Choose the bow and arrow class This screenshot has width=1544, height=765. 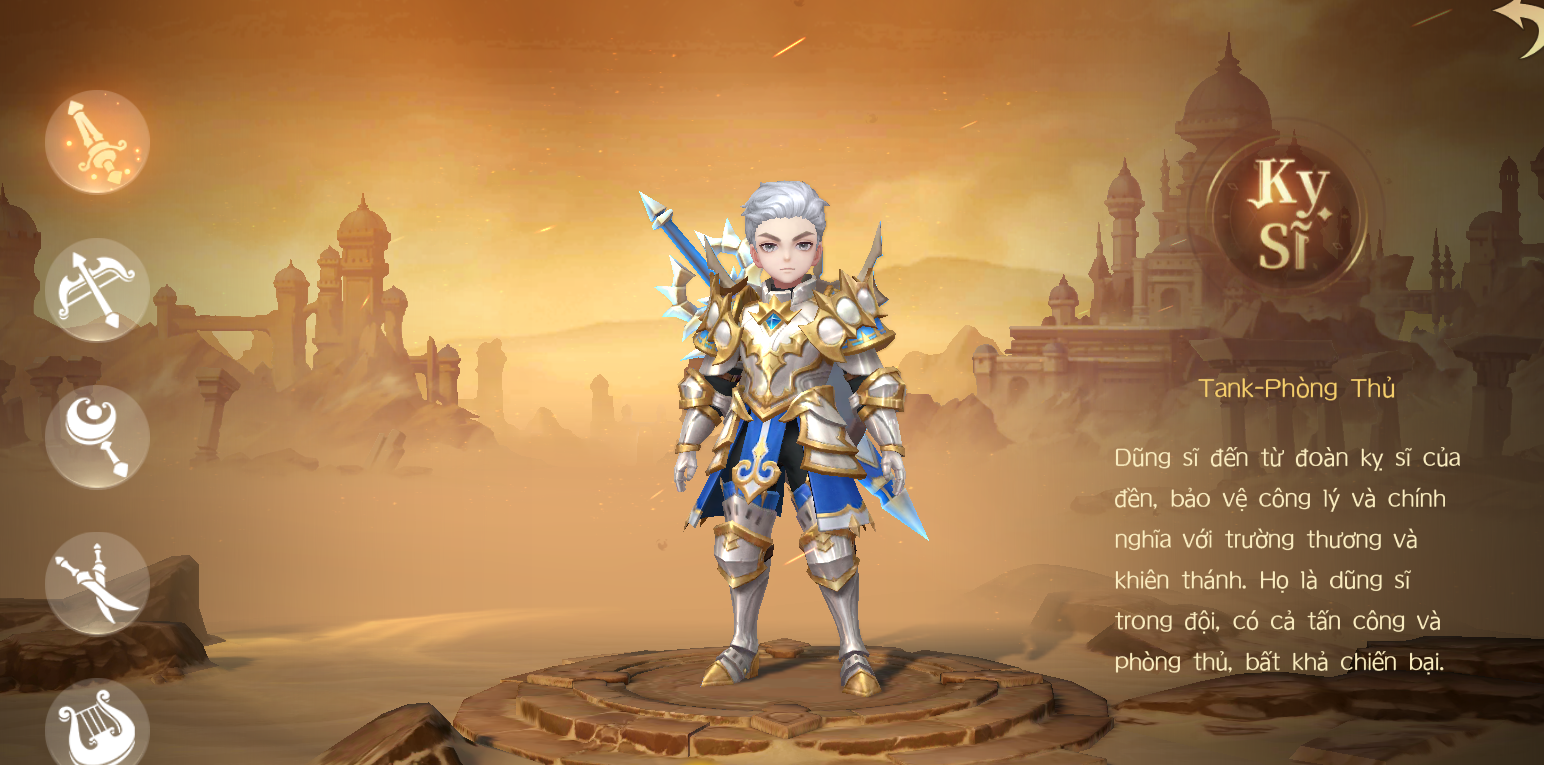[x=97, y=290]
